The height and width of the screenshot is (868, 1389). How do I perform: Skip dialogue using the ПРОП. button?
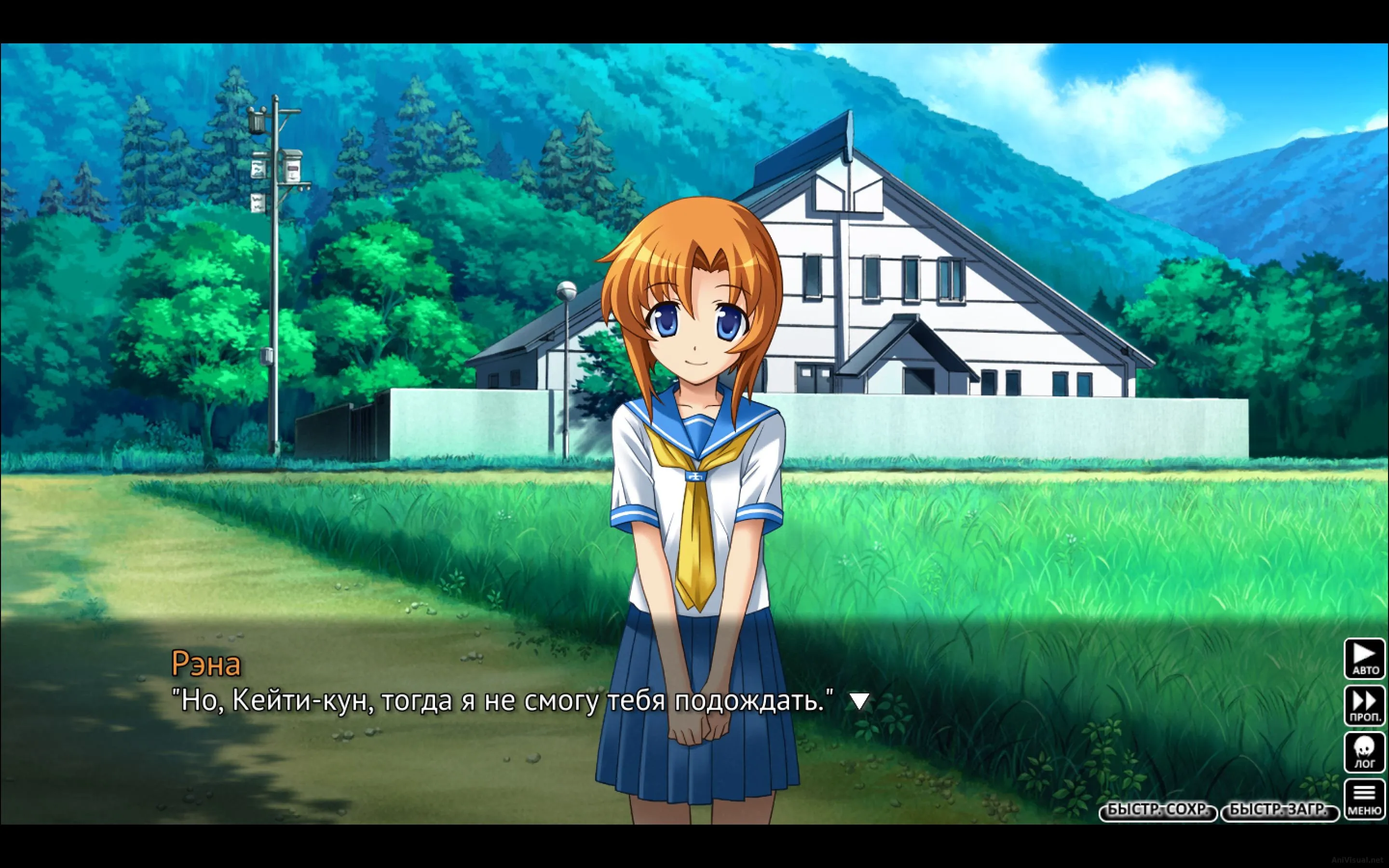click(1364, 705)
